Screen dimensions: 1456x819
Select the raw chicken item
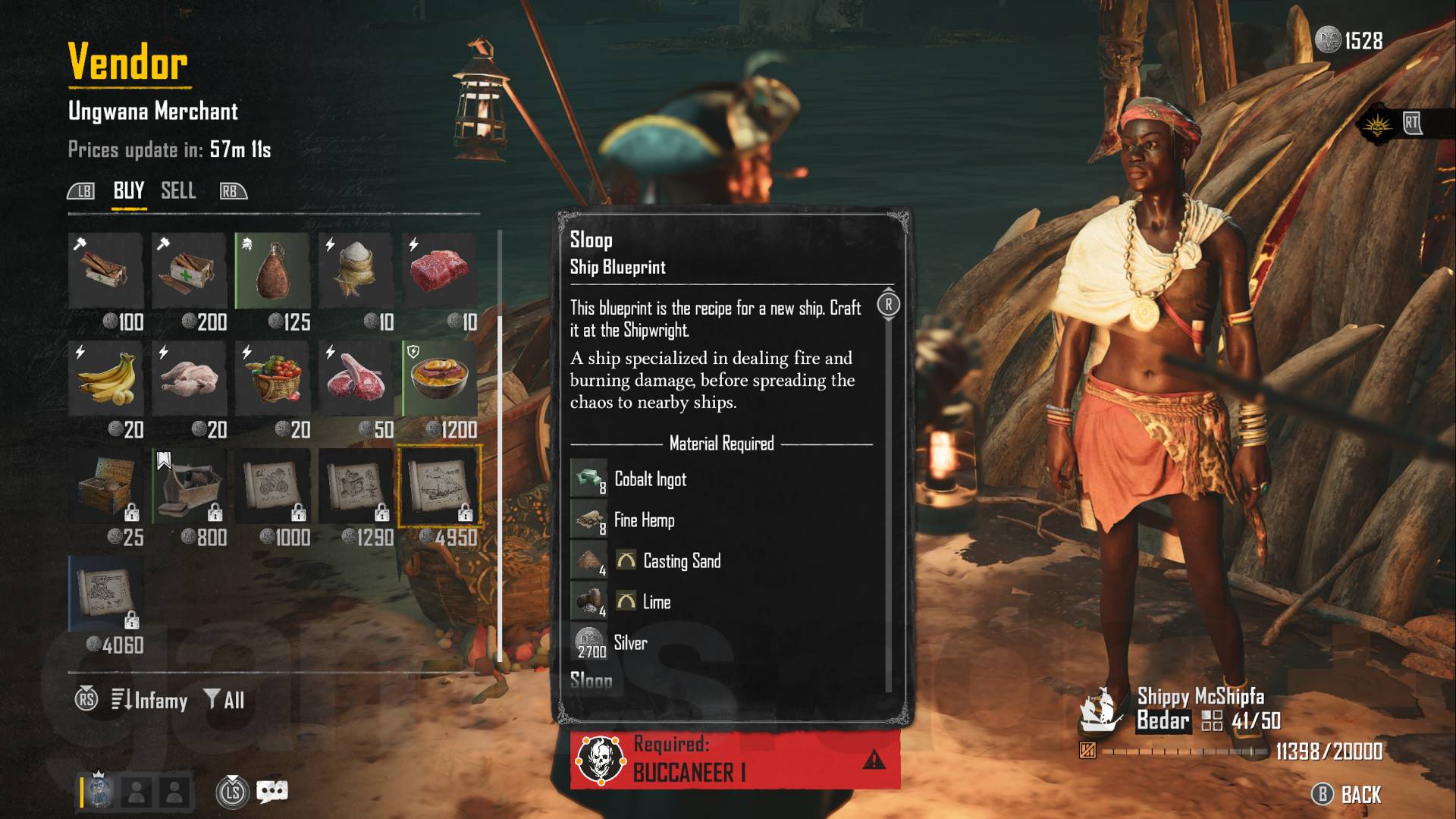point(190,378)
